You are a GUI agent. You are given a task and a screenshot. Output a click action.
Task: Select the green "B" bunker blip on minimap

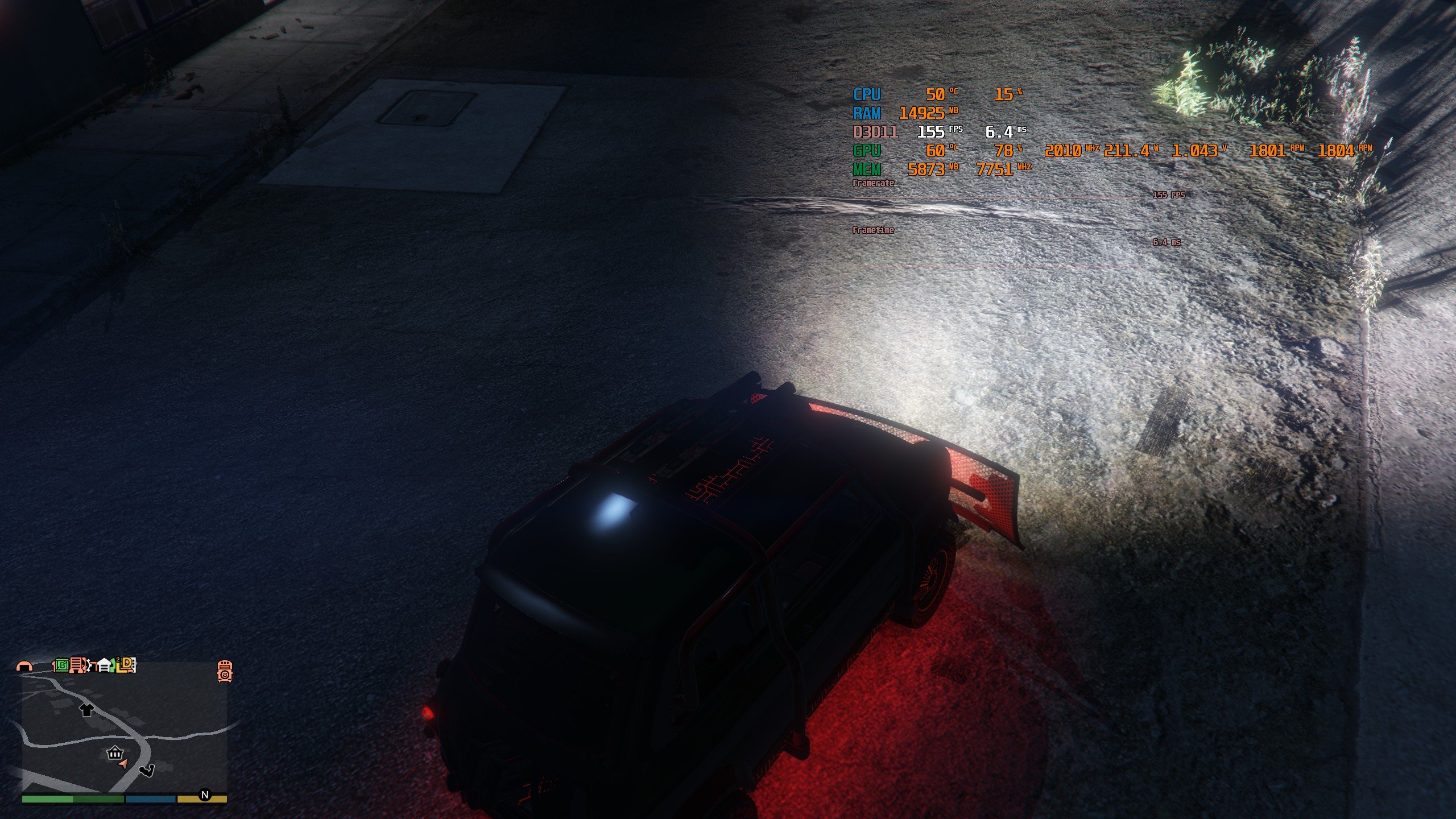click(61, 666)
